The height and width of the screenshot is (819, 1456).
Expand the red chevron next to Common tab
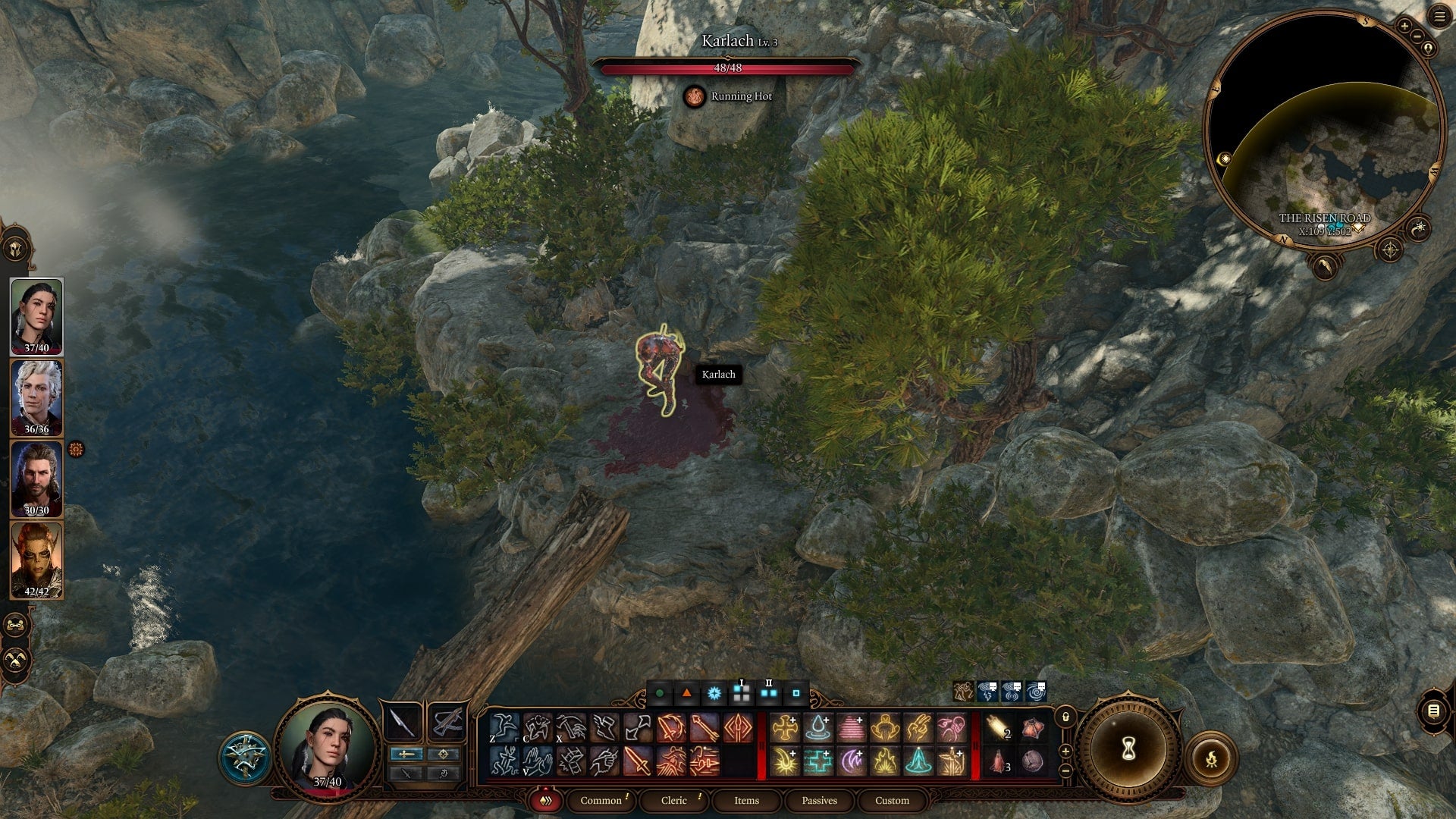pyautogui.click(x=544, y=800)
